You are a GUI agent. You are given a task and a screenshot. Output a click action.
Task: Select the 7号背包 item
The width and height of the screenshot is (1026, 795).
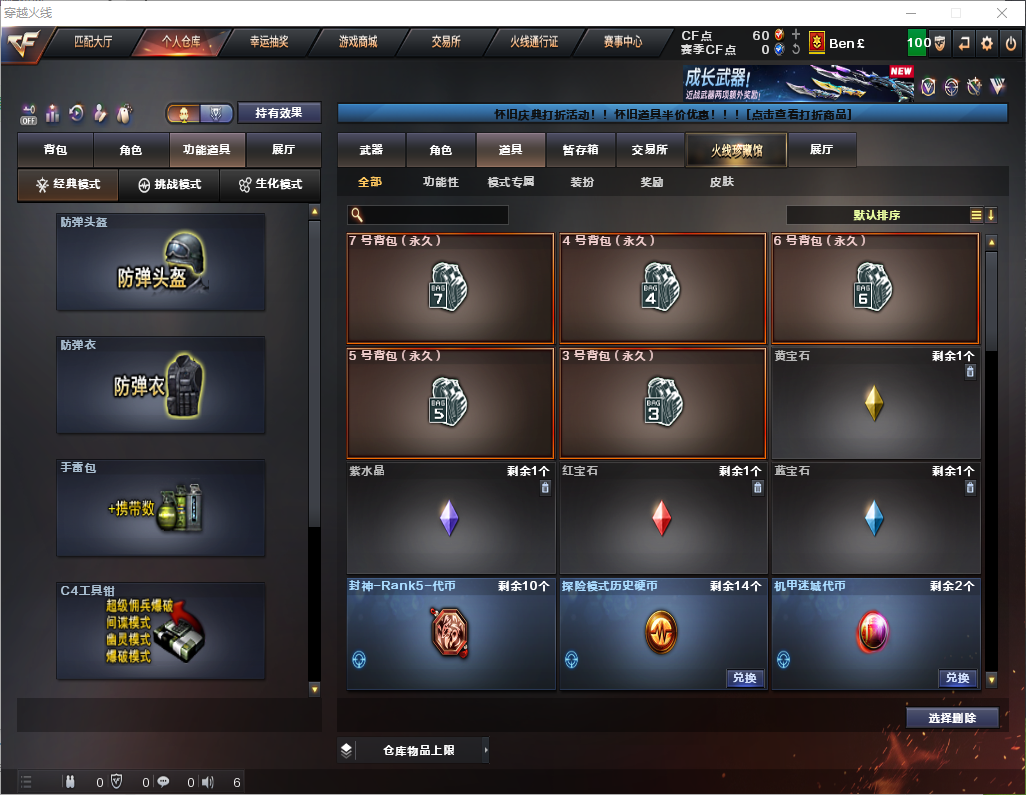tap(450, 289)
